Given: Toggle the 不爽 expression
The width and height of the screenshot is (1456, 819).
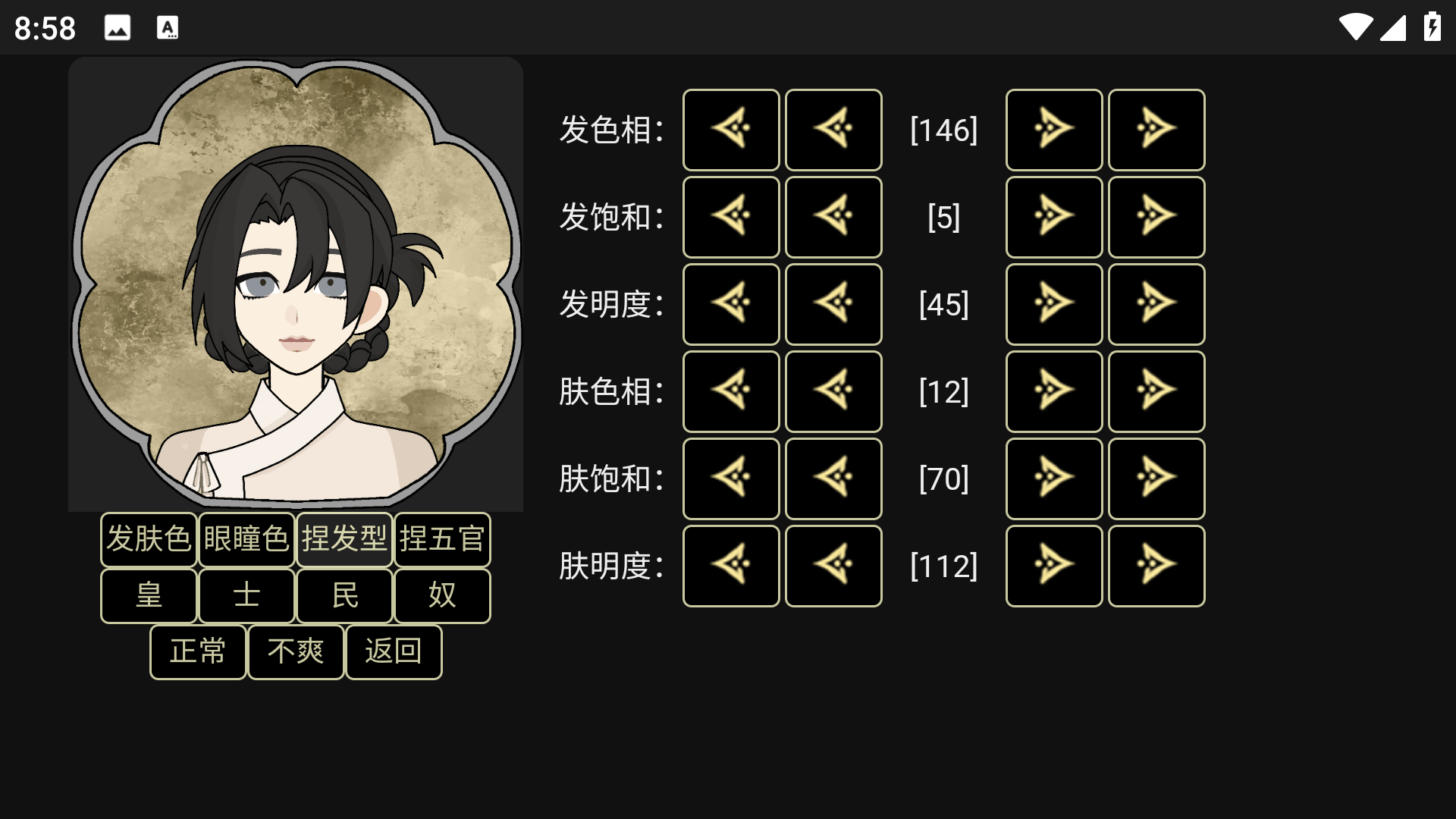Looking at the screenshot, I should click(x=296, y=651).
